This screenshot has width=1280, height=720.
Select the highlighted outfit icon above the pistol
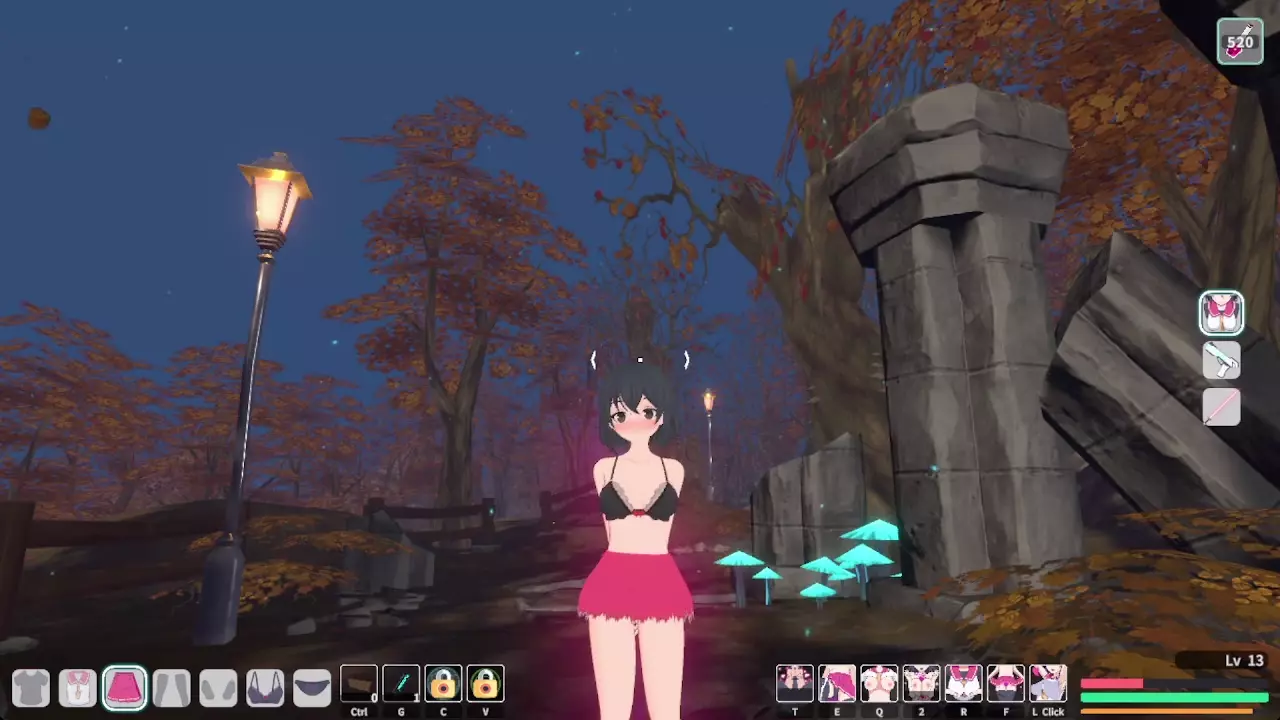click(1221, 313)
